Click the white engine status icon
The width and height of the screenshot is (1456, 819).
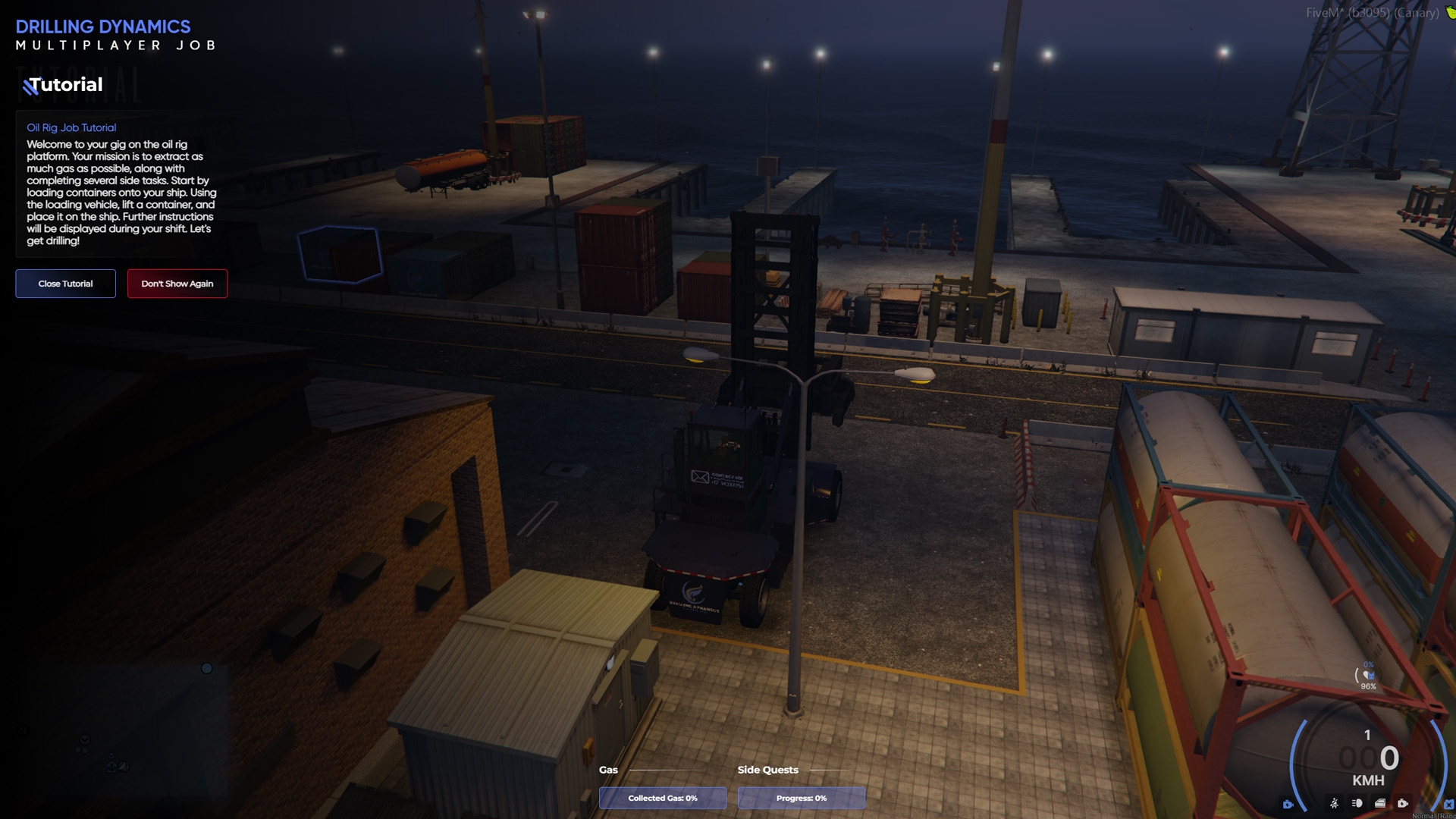tap(1403, 803)
